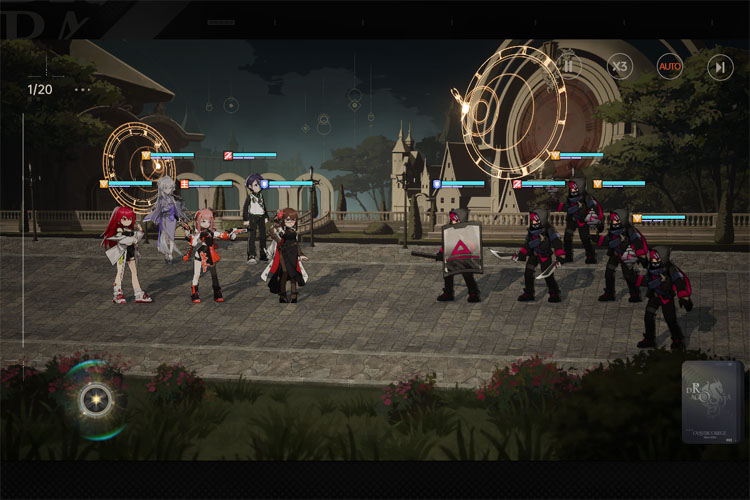The width and height of the screenshot is (750, 500).
Task: Select the dragon-emblem card
Action: click(x=712, y=402)
